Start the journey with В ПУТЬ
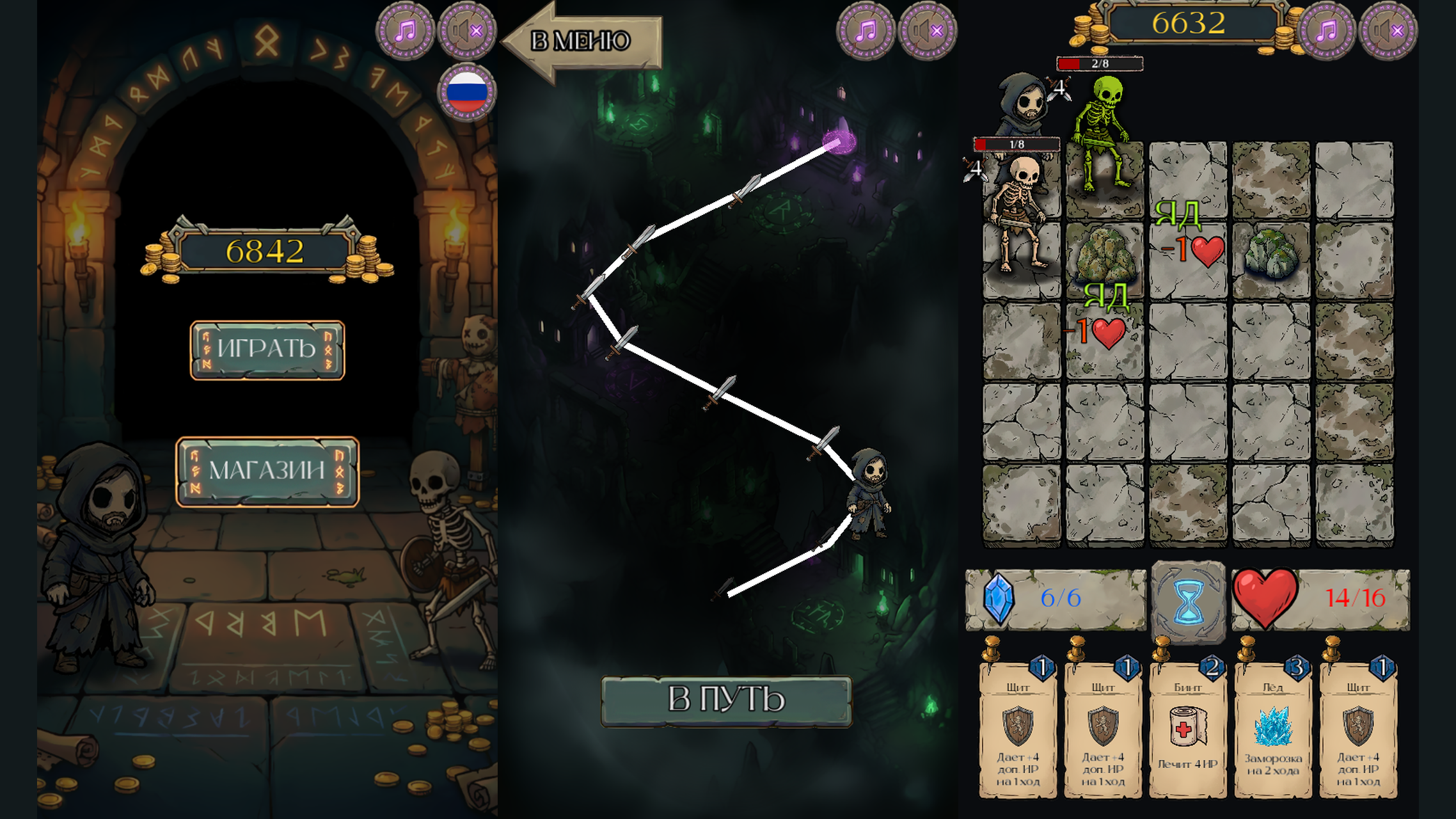This screenshot has height=819, width=1456. pos(726,700)
